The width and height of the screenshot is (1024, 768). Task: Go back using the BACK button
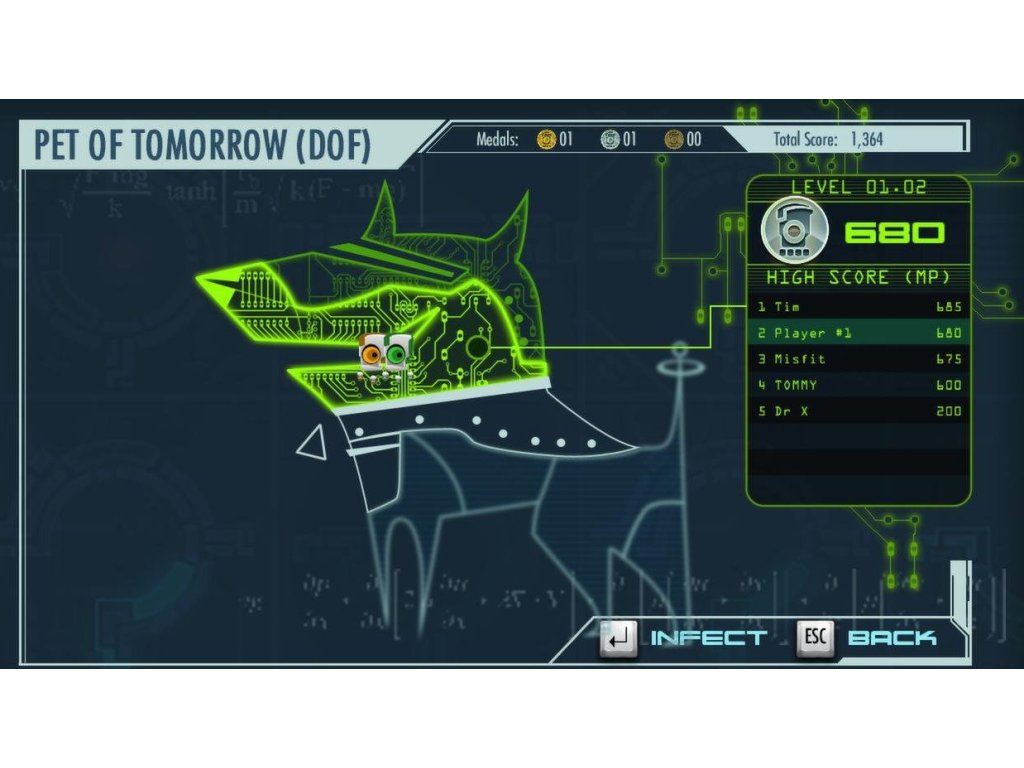click(868, 638)
